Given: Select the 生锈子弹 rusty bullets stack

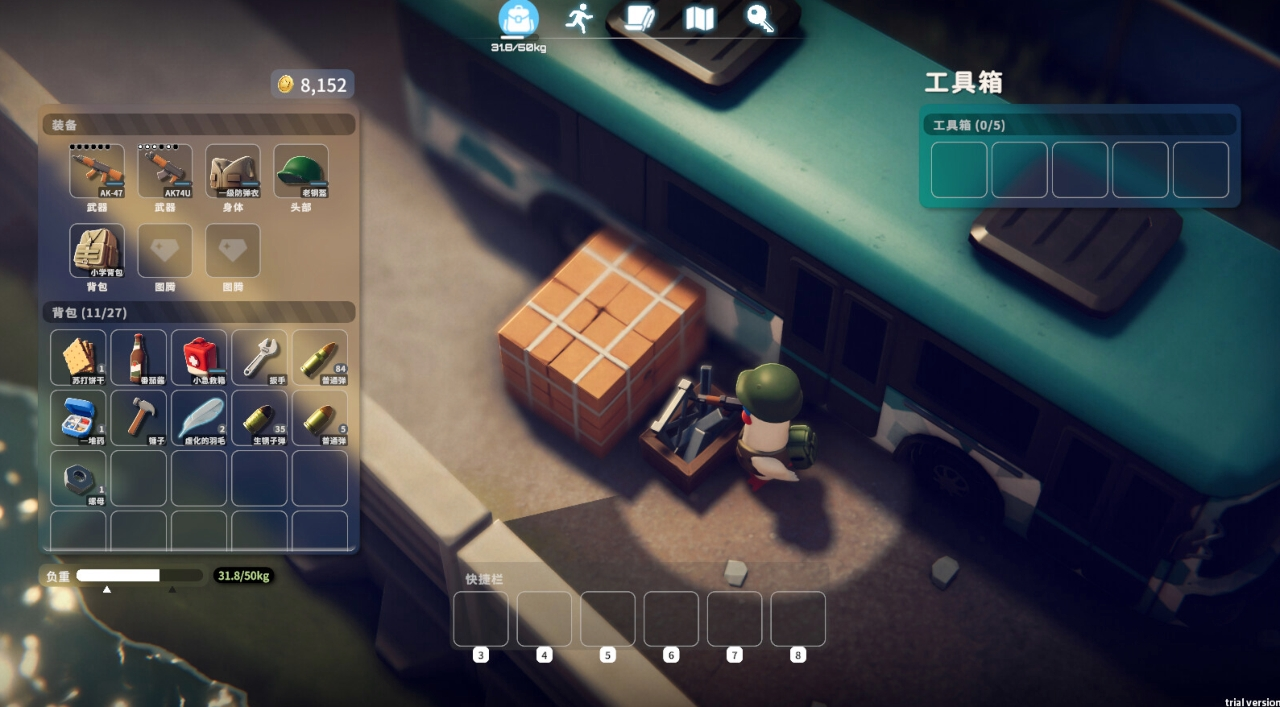Looking at the screenshot, I should [x=259, y=417].
